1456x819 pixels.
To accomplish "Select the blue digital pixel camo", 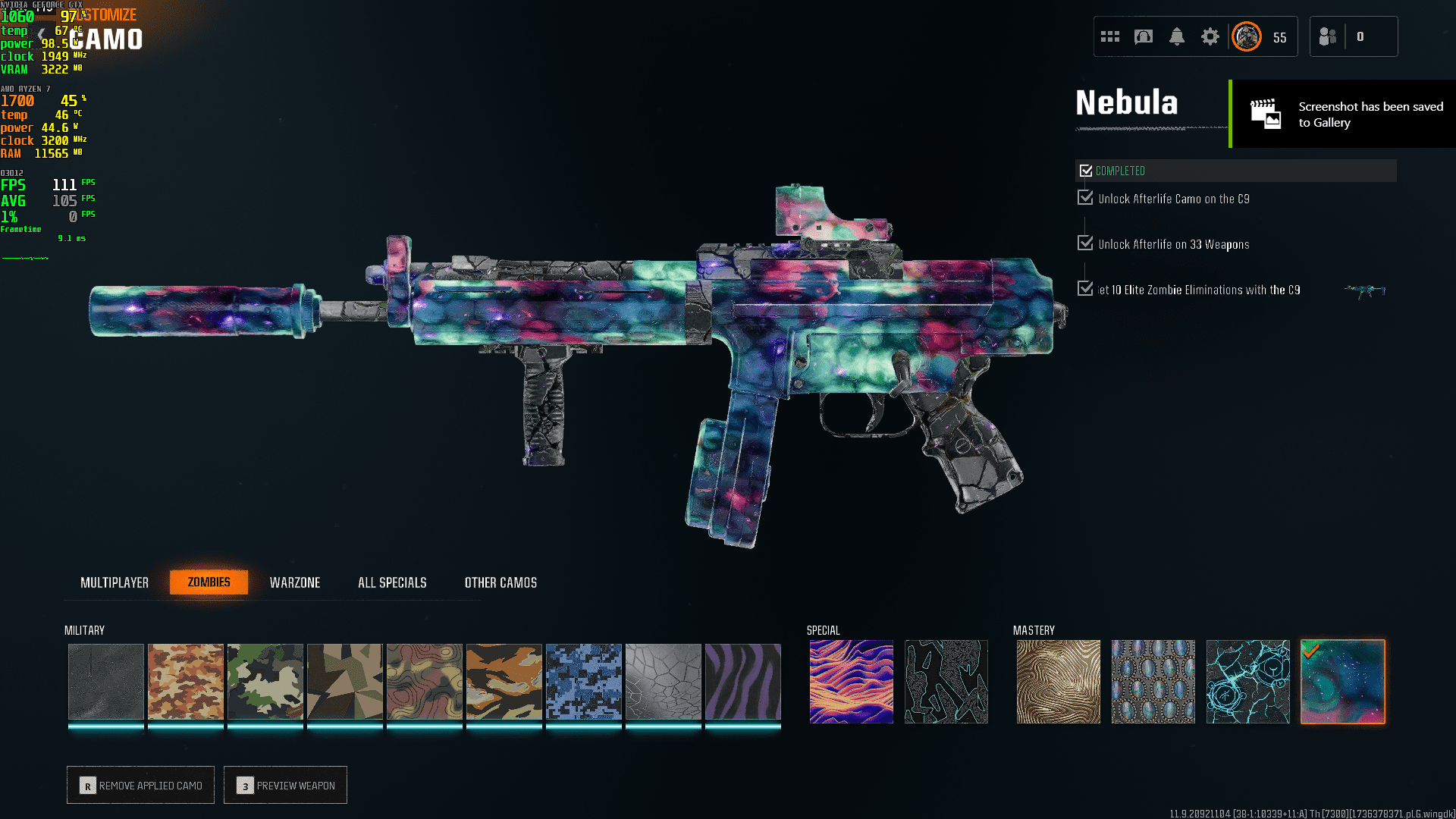I will 584,681.
